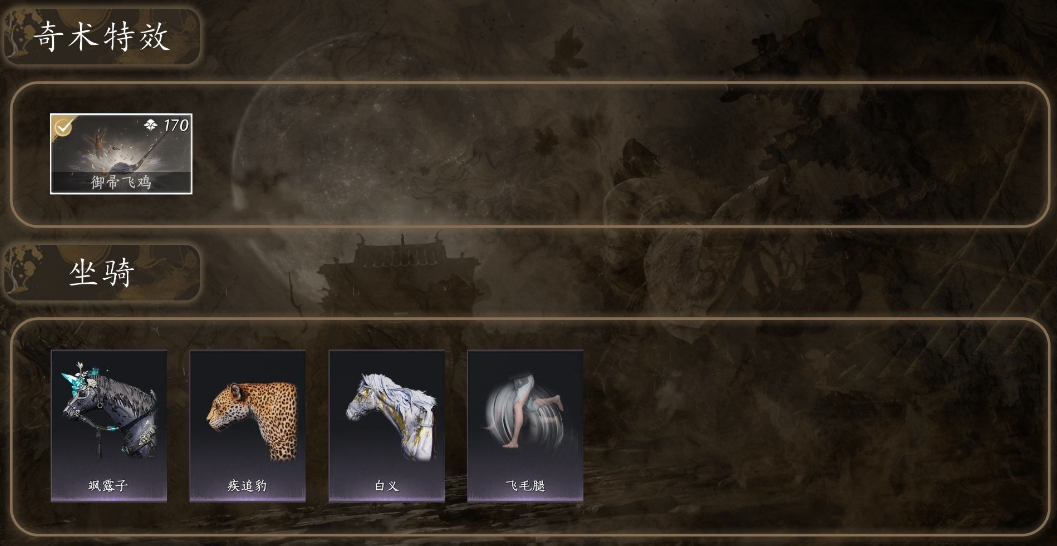Screen dimensions: 1057x546
Task: Select the 御帚飞鸡 effect card
Action: coord(121,153)
